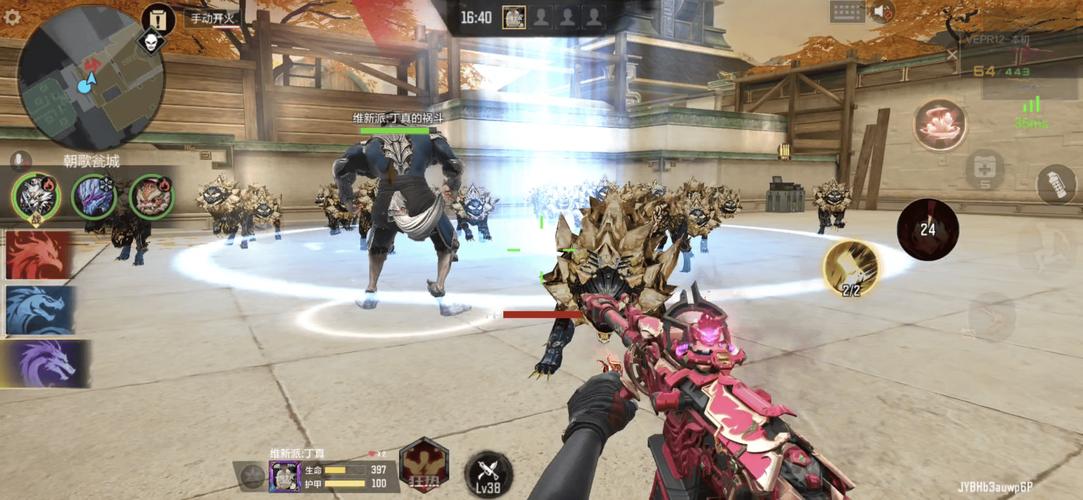
Task: Choose the red phoenix card
Action: coord(39,255)
